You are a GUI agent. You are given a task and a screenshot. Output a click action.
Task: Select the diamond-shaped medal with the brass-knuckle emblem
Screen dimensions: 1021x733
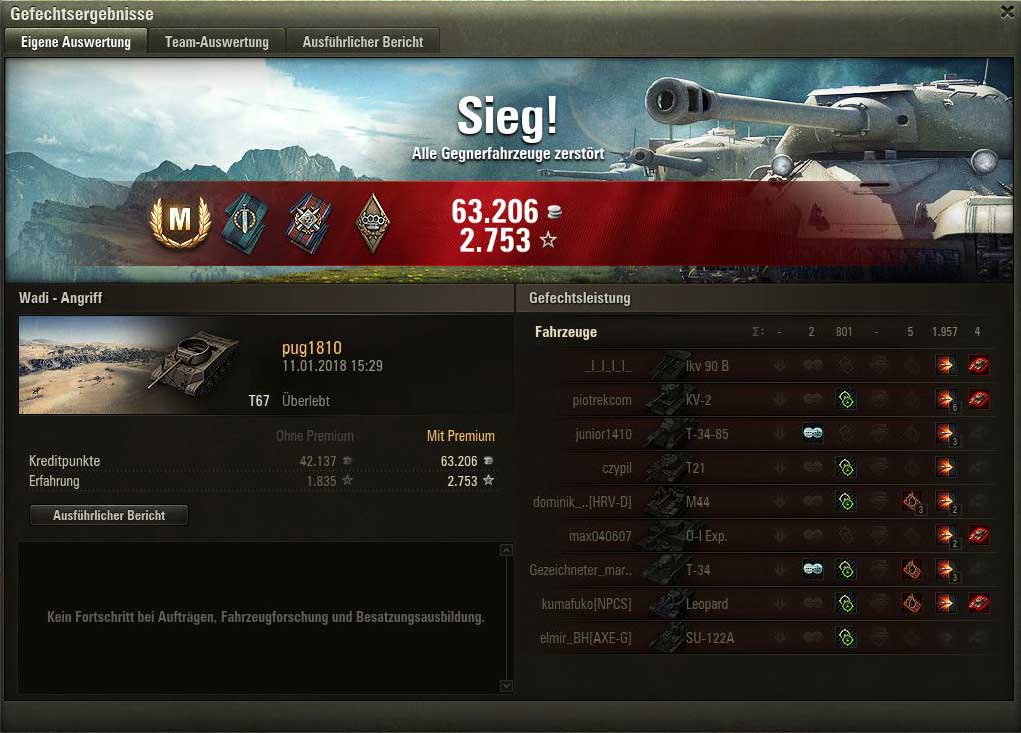coord(372,221)
